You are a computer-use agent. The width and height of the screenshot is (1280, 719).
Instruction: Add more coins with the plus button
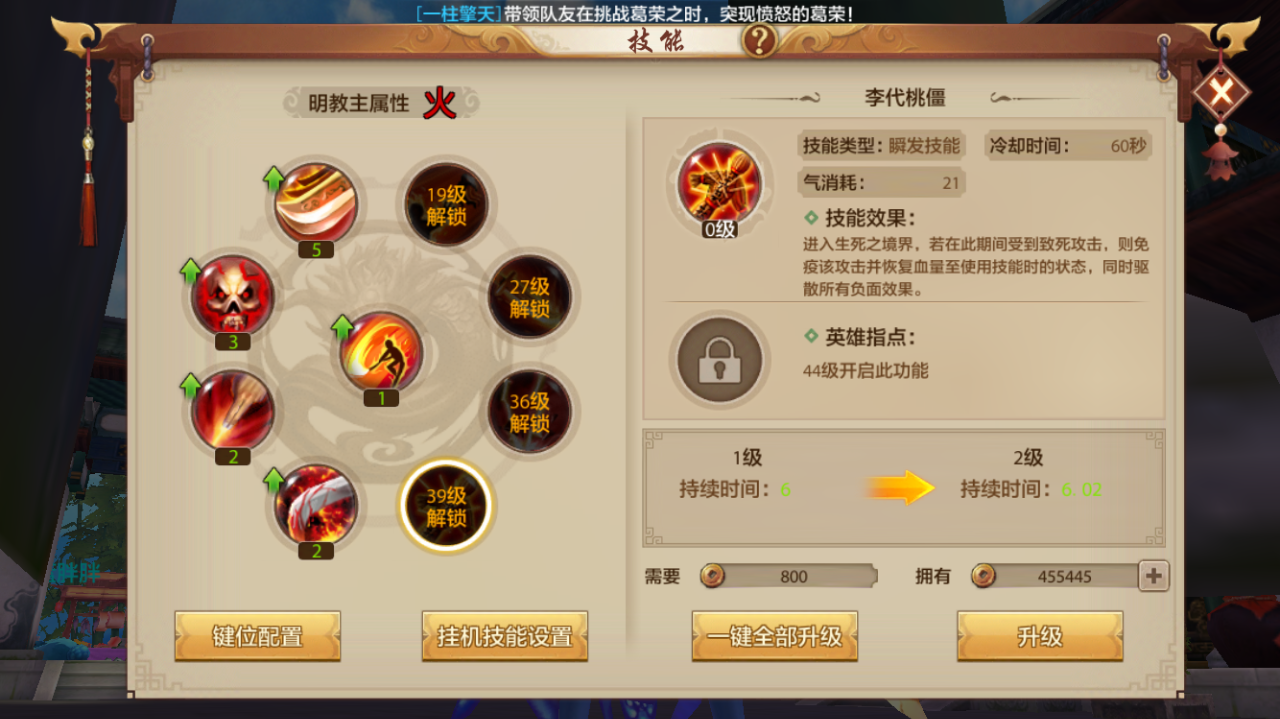click(x=1154, y=576)
